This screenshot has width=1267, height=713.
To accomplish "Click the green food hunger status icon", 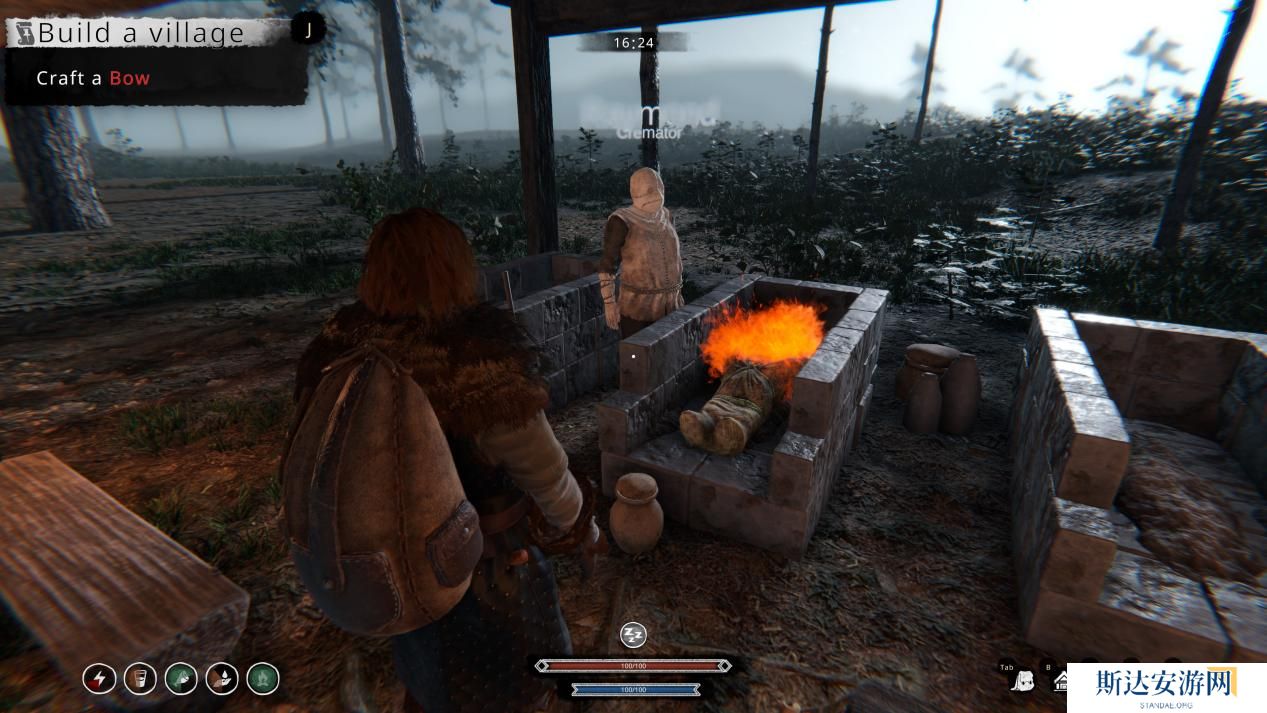I will click(x=181, y=679).
